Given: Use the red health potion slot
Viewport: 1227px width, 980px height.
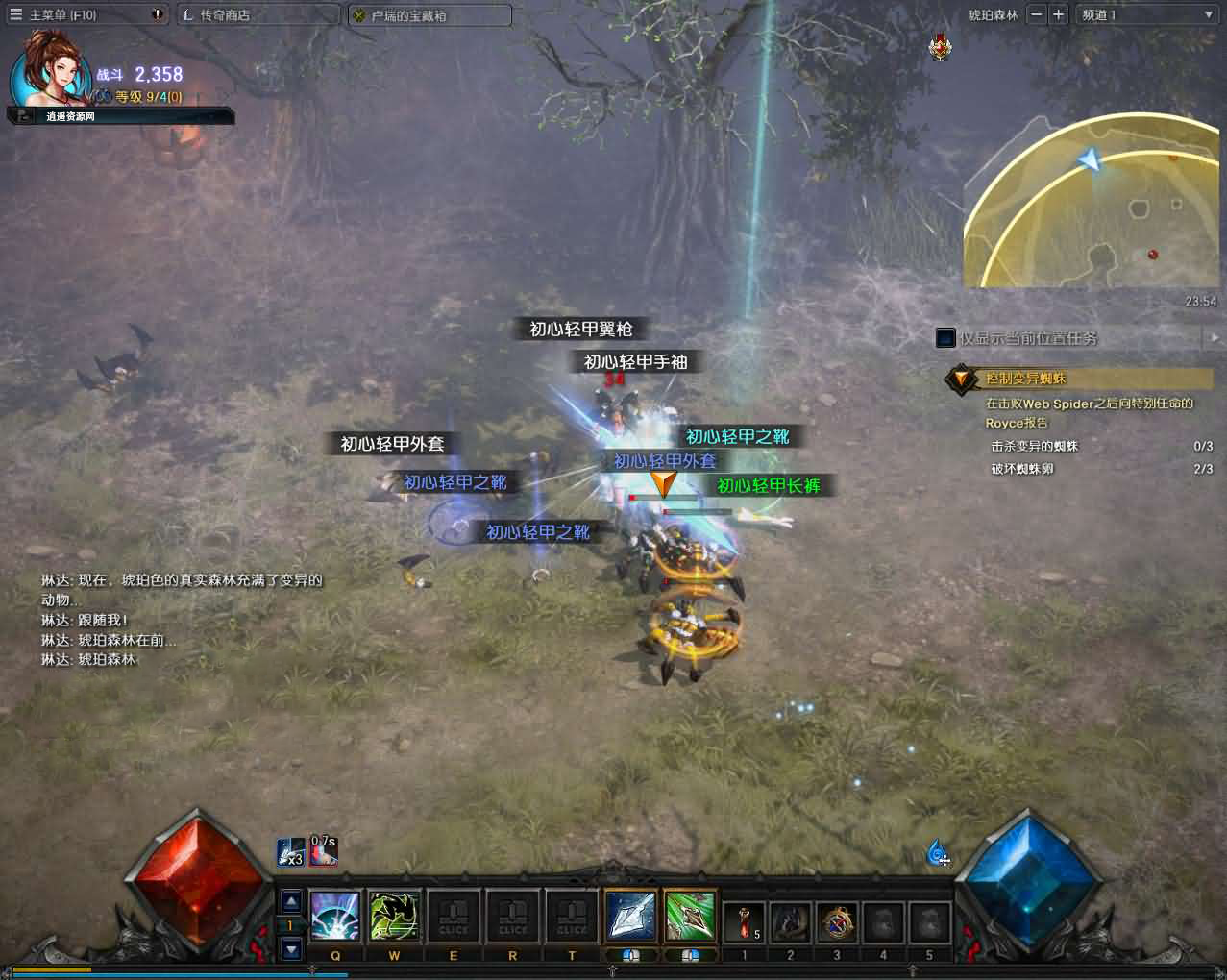Looking at the screenshot, I should (744, 922).
